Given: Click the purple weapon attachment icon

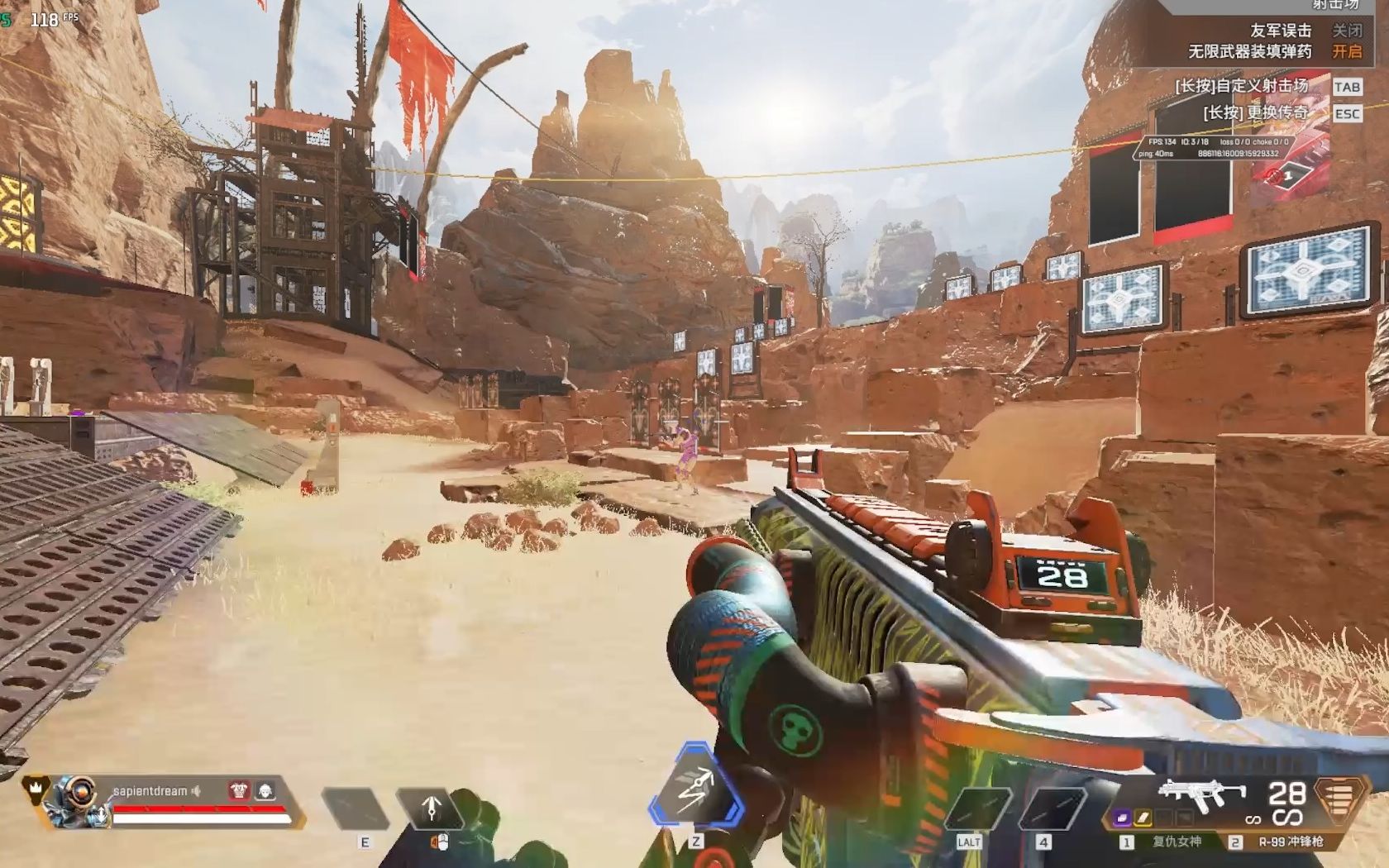Looking at the screenshot, I should 1123,818.
